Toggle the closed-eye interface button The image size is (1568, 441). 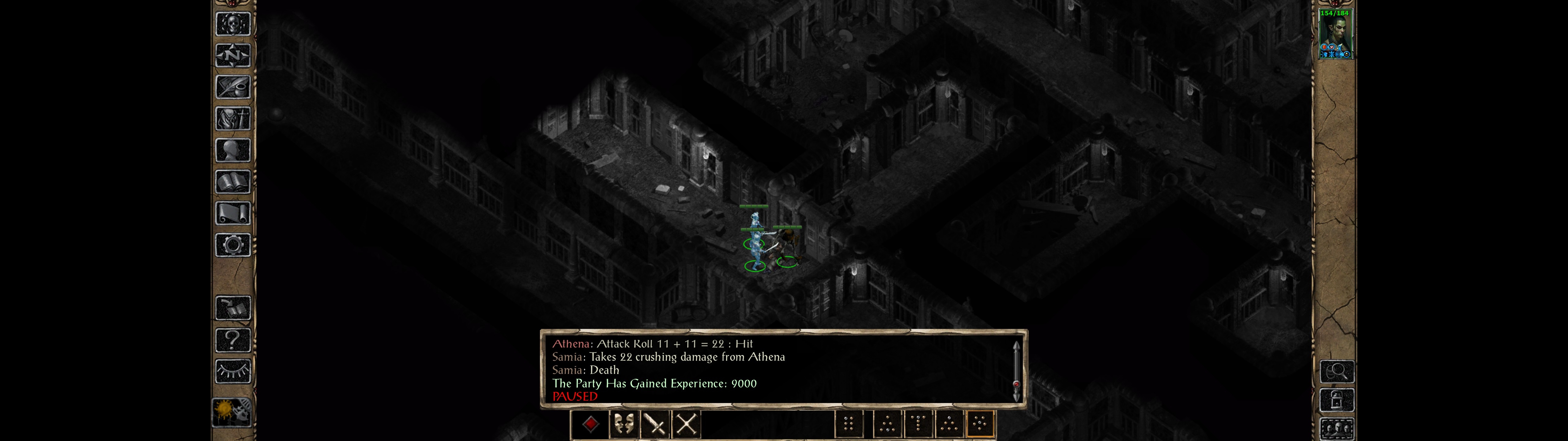[232, 371]
